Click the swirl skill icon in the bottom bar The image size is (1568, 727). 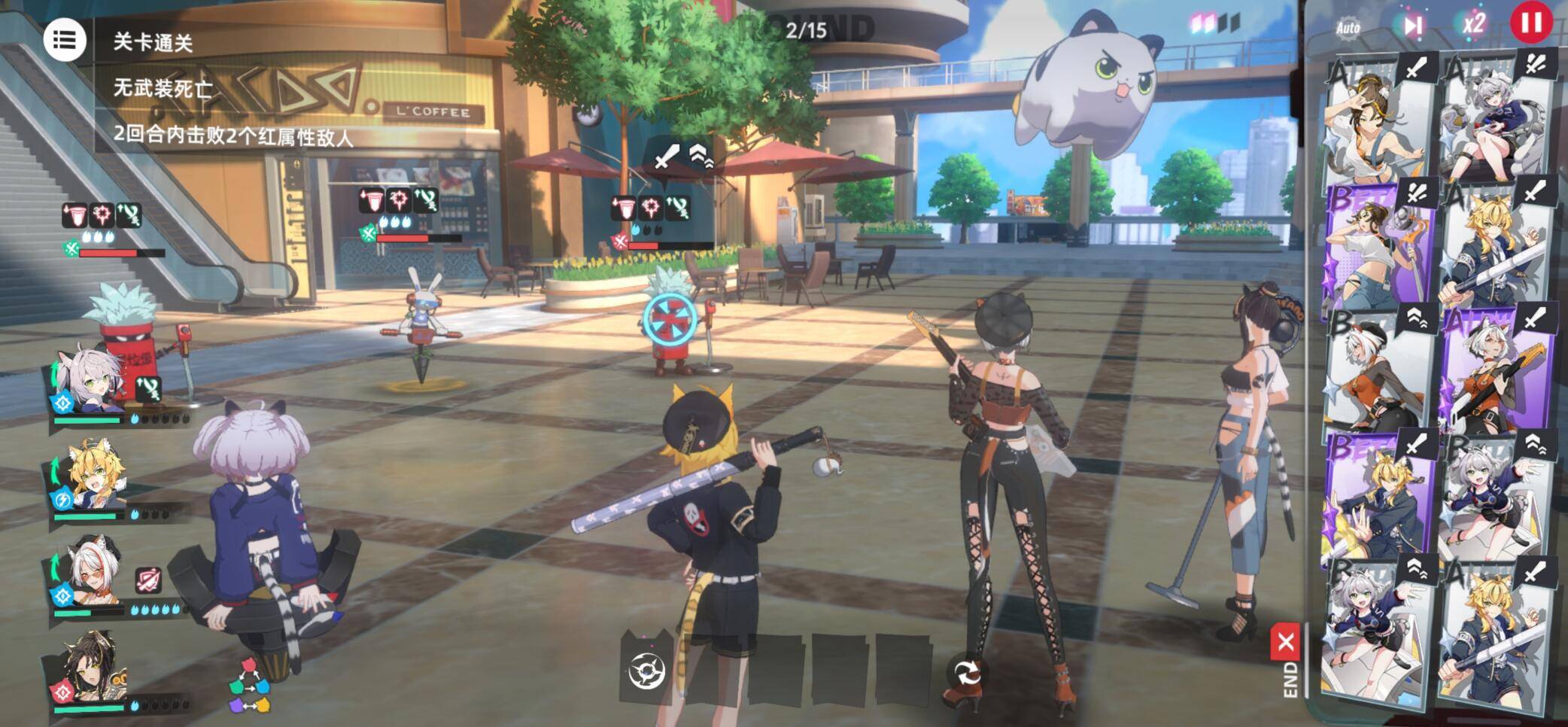click(x=646, y=671)
